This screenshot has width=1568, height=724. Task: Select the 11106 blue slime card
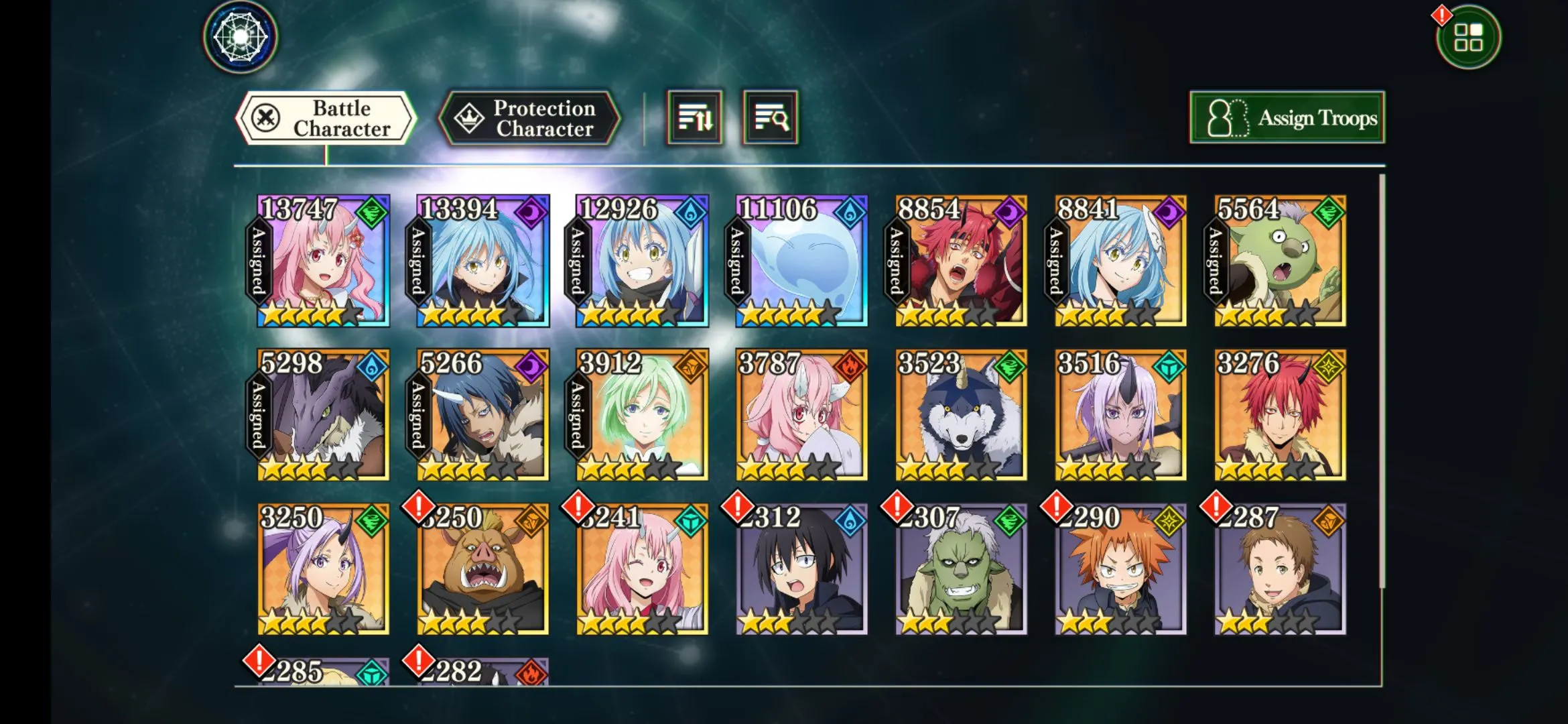tap(802, 261)
